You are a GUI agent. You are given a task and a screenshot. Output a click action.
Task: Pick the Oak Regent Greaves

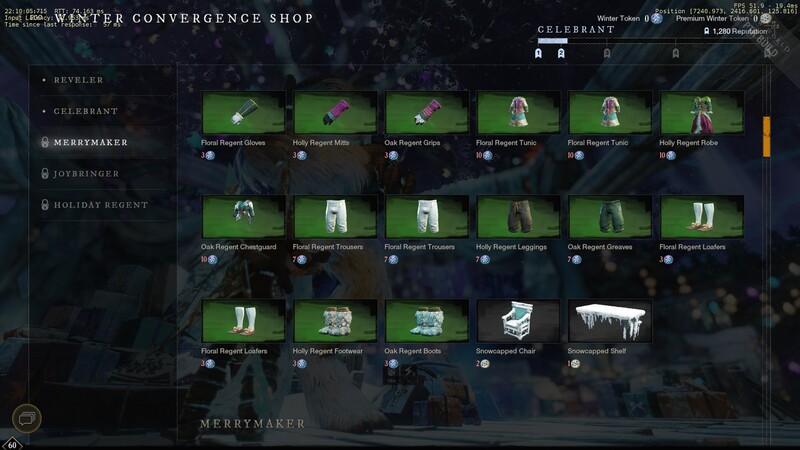click(610, 217)
